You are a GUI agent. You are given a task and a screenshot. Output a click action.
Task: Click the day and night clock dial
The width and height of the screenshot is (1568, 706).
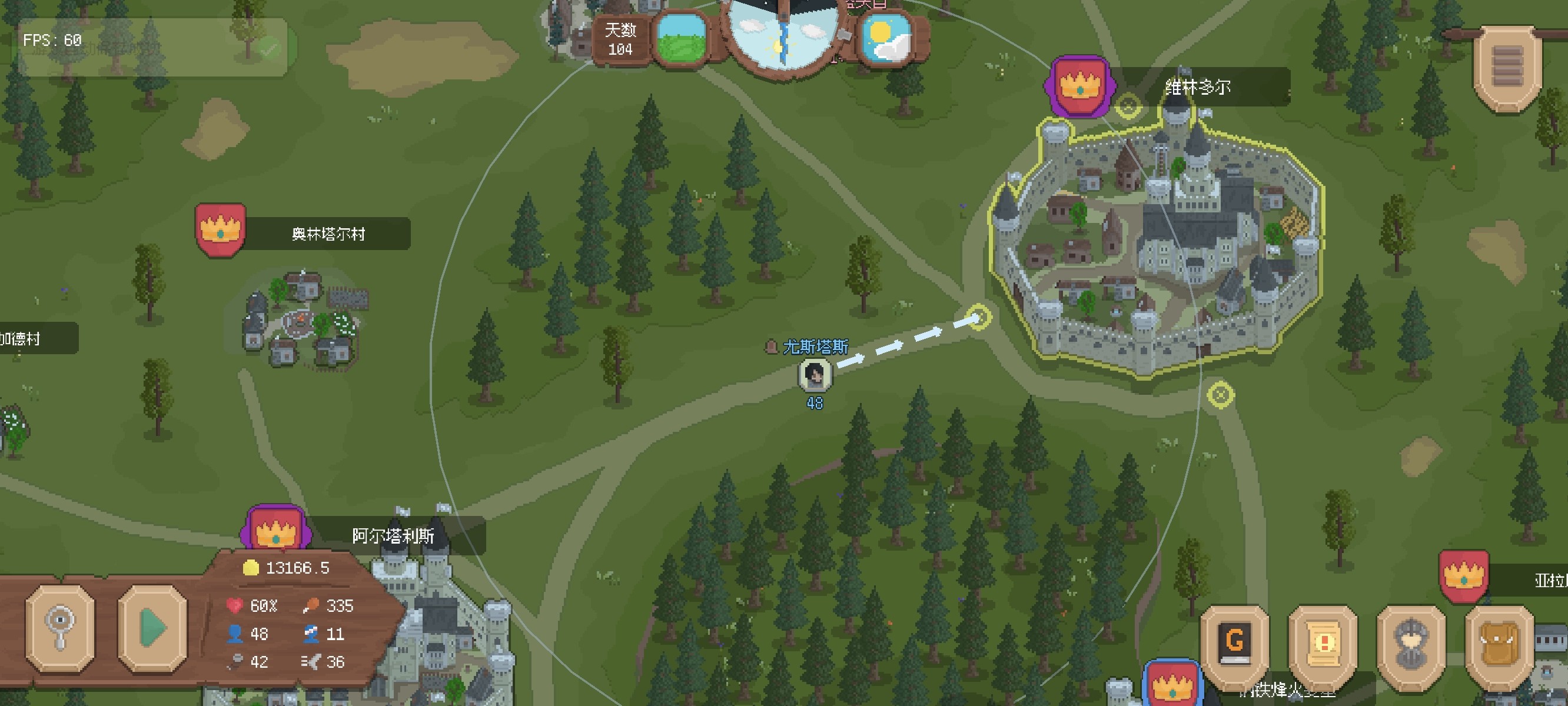pyautogui.click(x=782, y=34)
